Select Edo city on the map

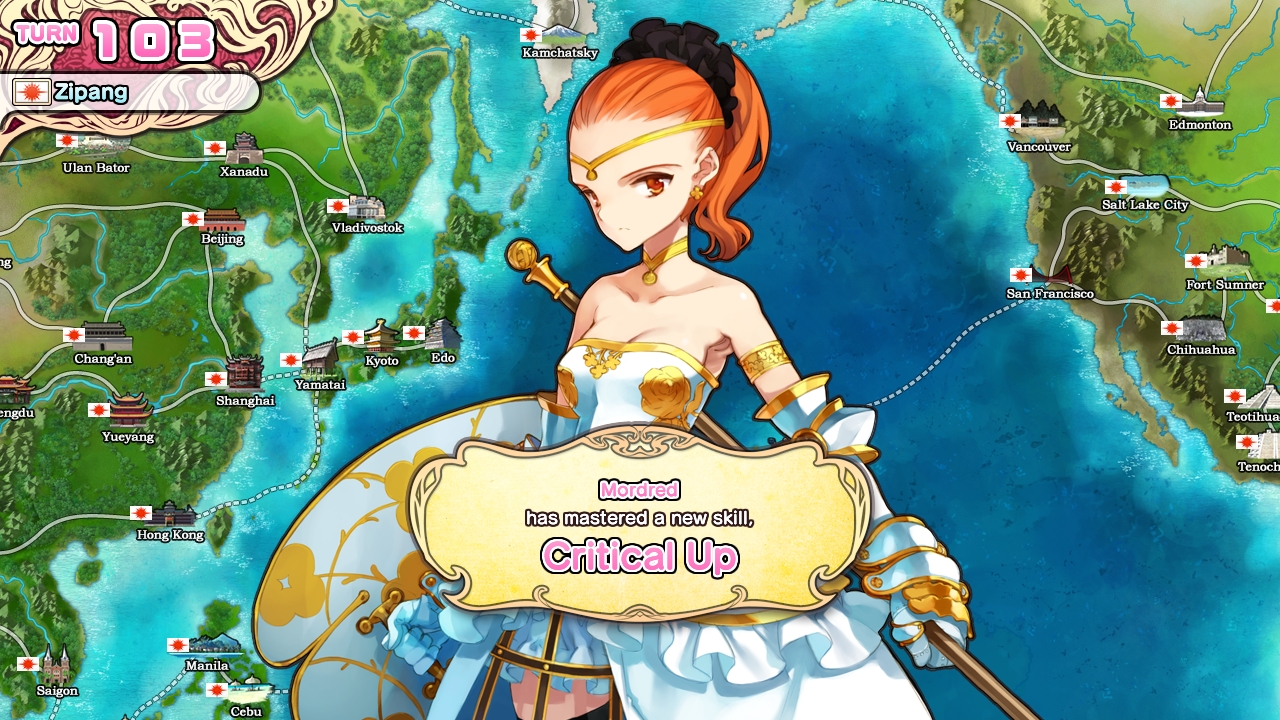[x=442, y=335]
